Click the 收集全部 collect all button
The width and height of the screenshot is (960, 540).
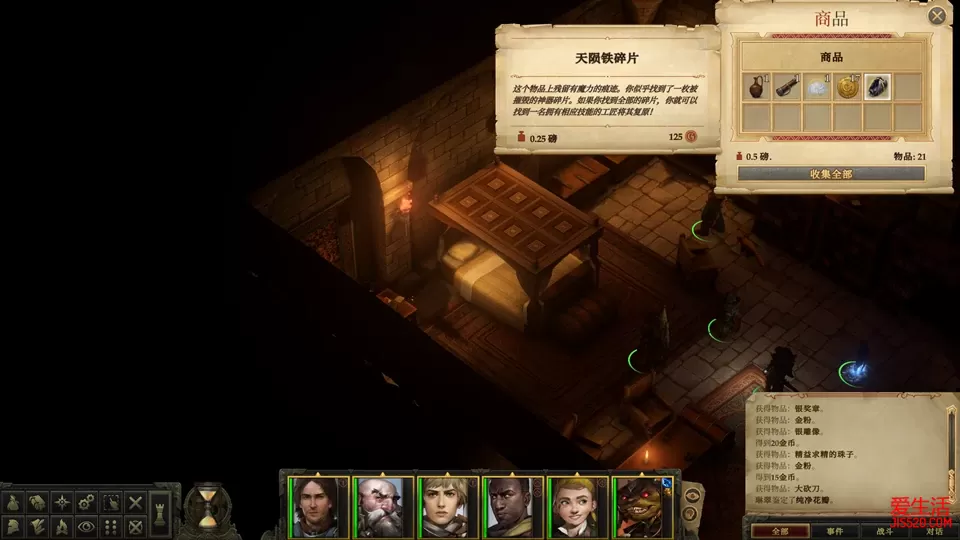pyautogui.click(x=831, y=173)
